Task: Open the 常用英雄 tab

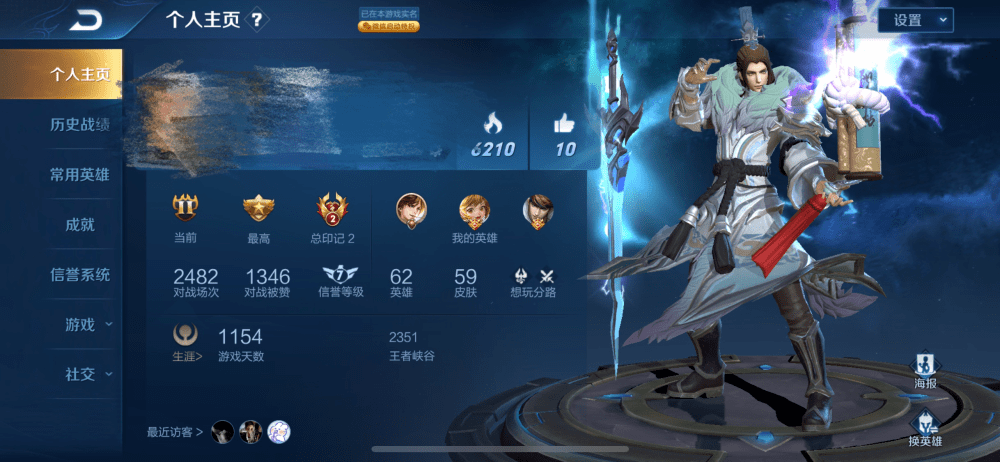Action: pyautogui.click(x=79, y=175)
